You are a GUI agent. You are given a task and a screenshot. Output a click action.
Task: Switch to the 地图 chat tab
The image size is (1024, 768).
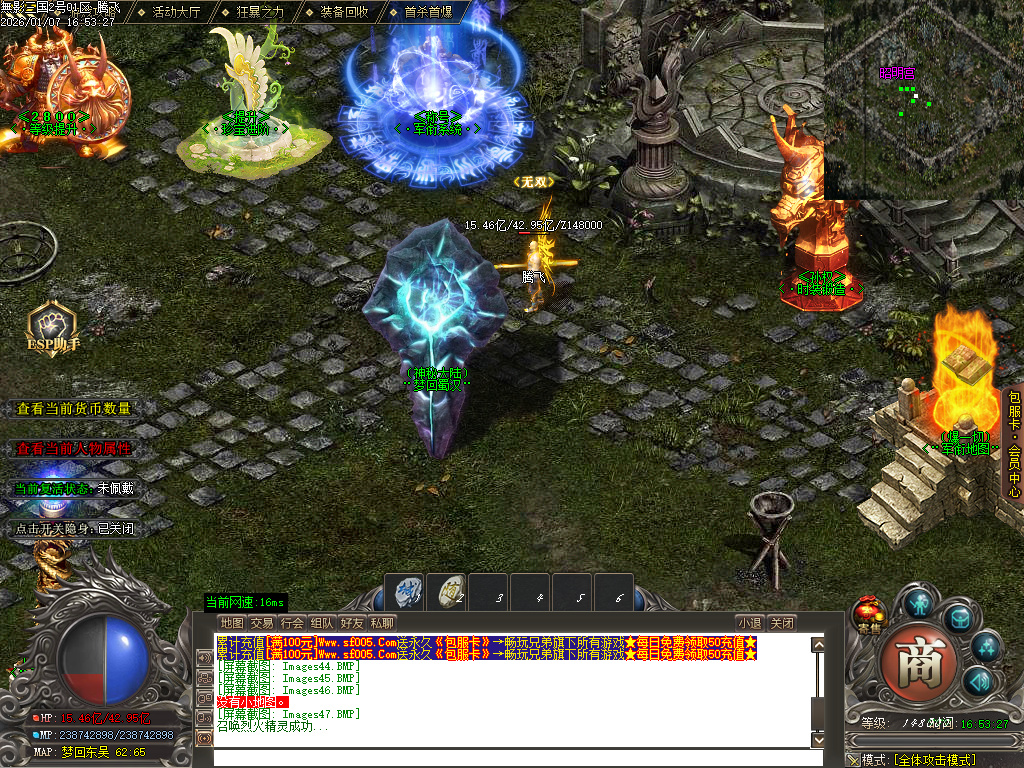pos(232,622)
